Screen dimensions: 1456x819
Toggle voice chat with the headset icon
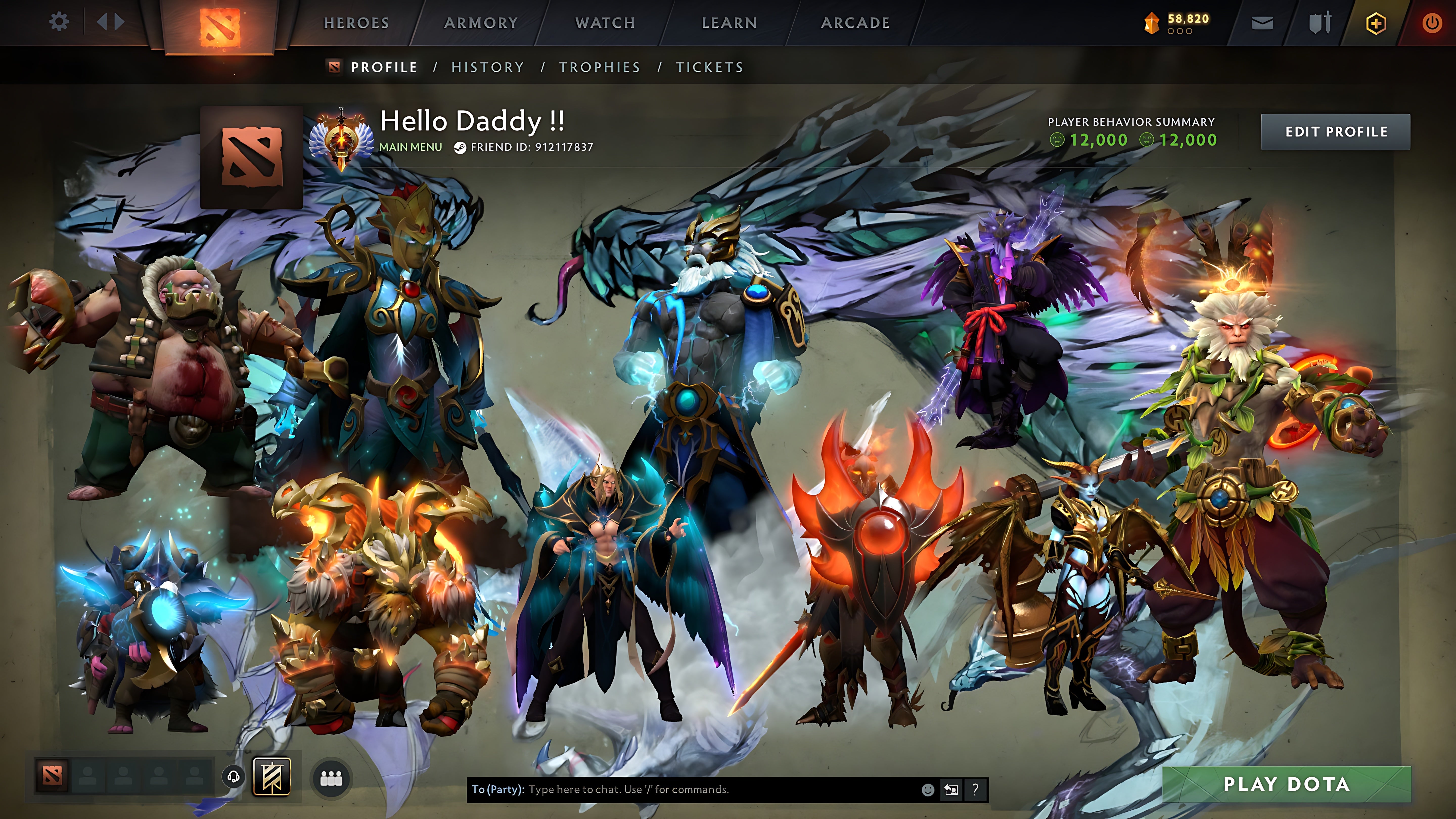pyautogui.click(x=233, y=777)
